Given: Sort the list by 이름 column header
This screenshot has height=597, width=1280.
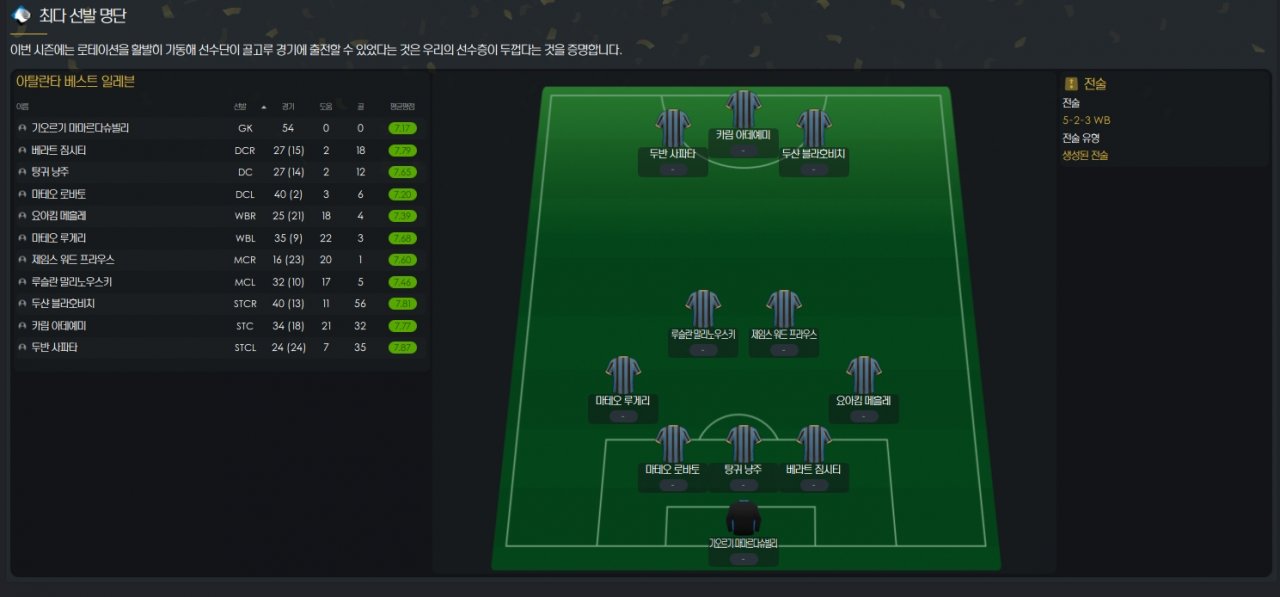Looking at the screenshot, I should pyautogui.click(x=22, y=106).
